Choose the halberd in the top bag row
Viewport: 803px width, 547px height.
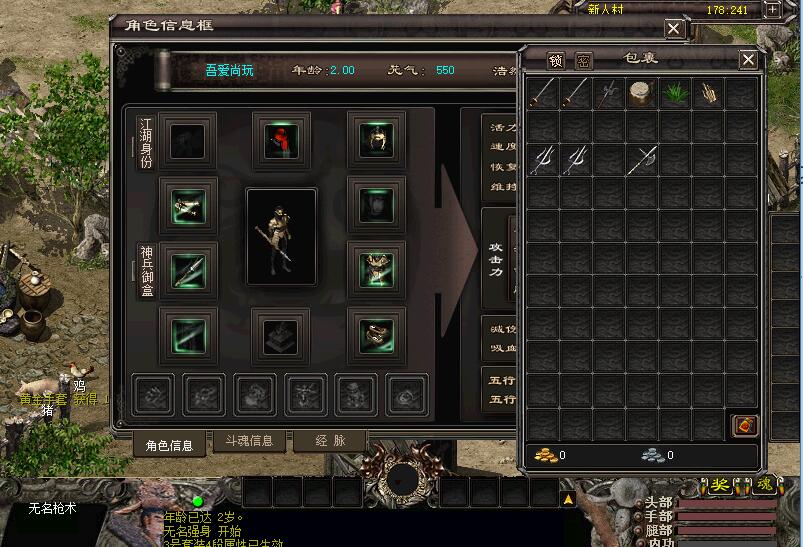pyautogui.click(x=608, y=94)
